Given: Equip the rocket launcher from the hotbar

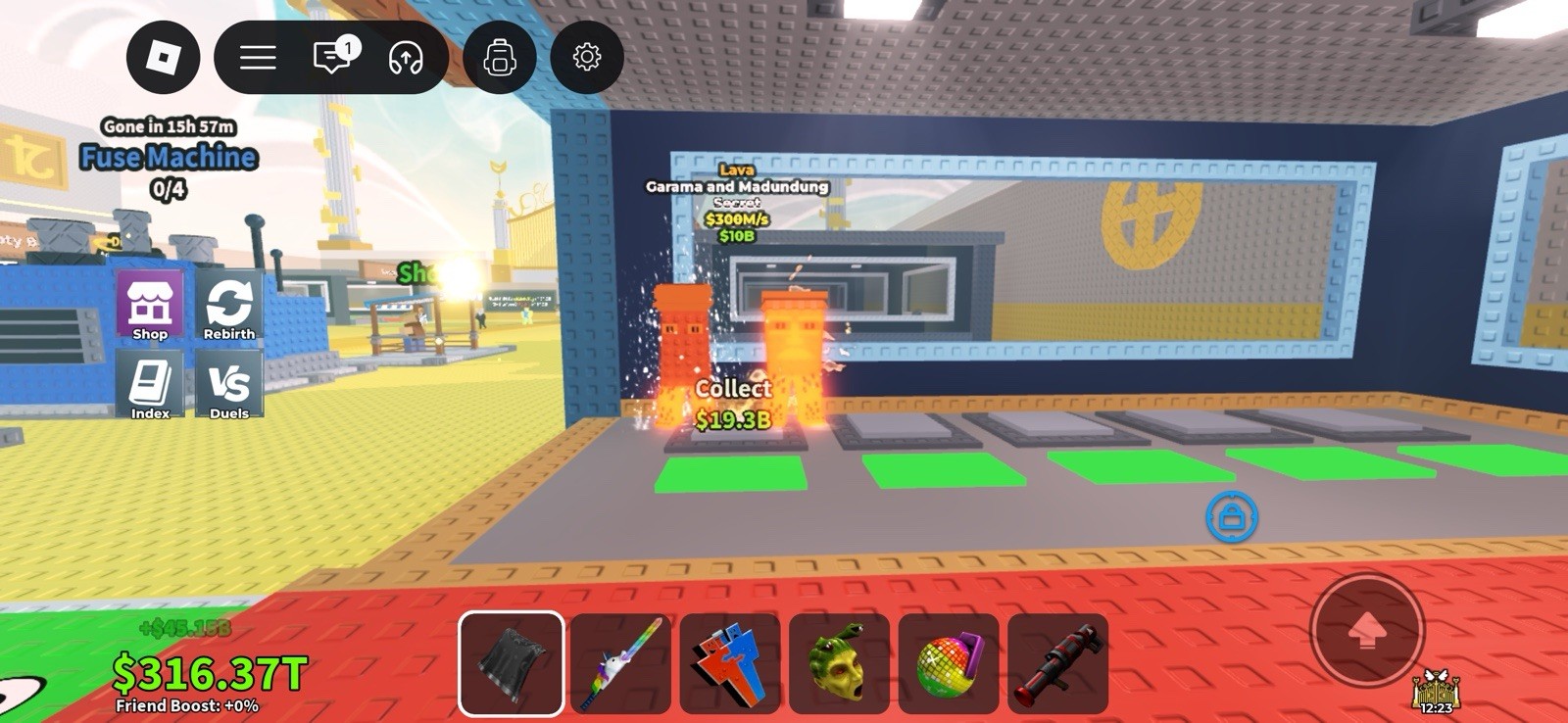Looking at the screenshot, I should click(1055, 665).
